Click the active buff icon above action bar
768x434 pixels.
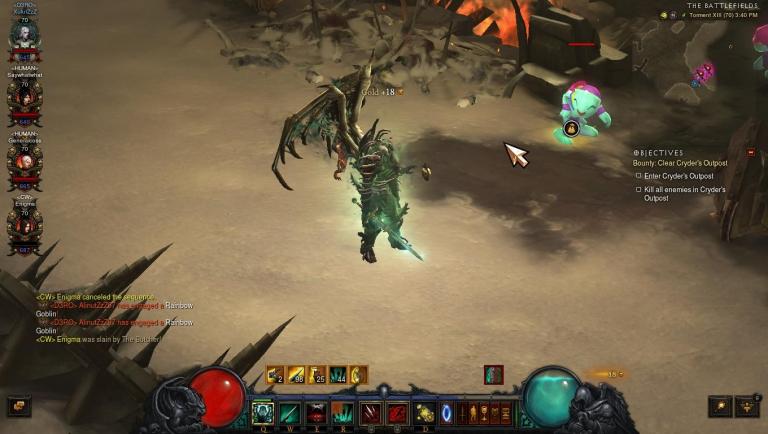coord(493,374)
